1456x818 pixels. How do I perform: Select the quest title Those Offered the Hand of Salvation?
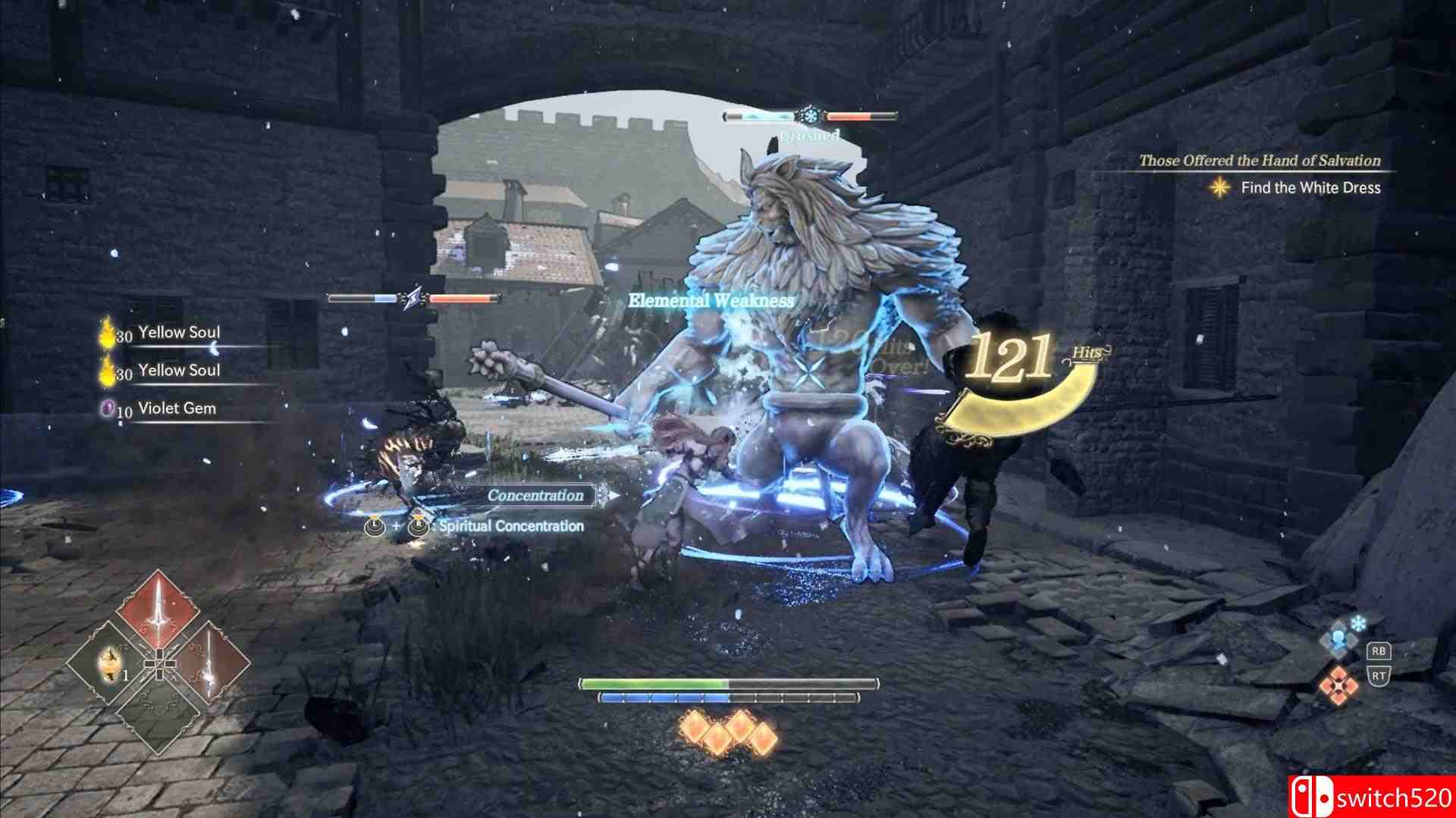pos(1260,161)
